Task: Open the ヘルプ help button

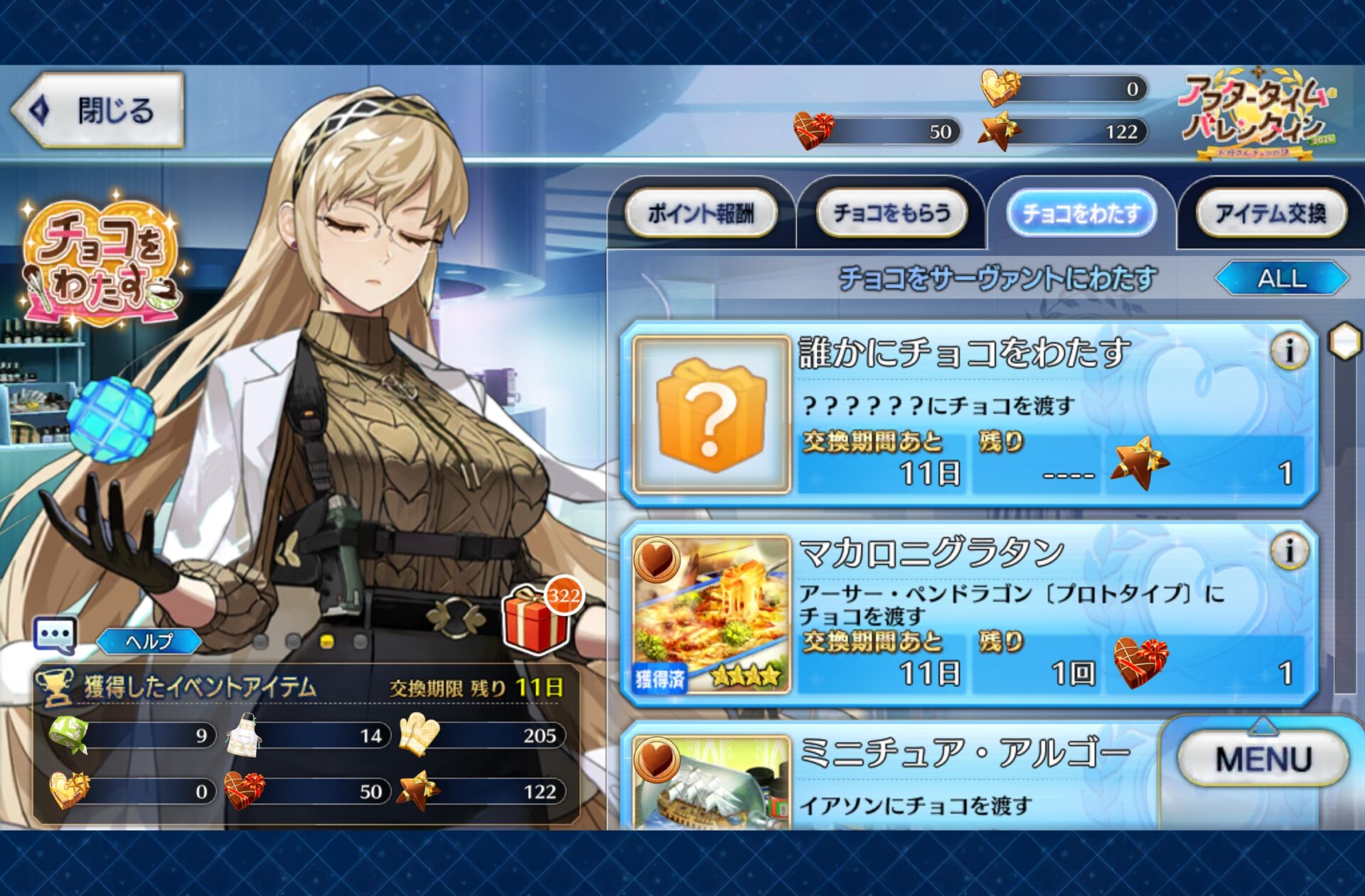Action: tap(149, 642)
